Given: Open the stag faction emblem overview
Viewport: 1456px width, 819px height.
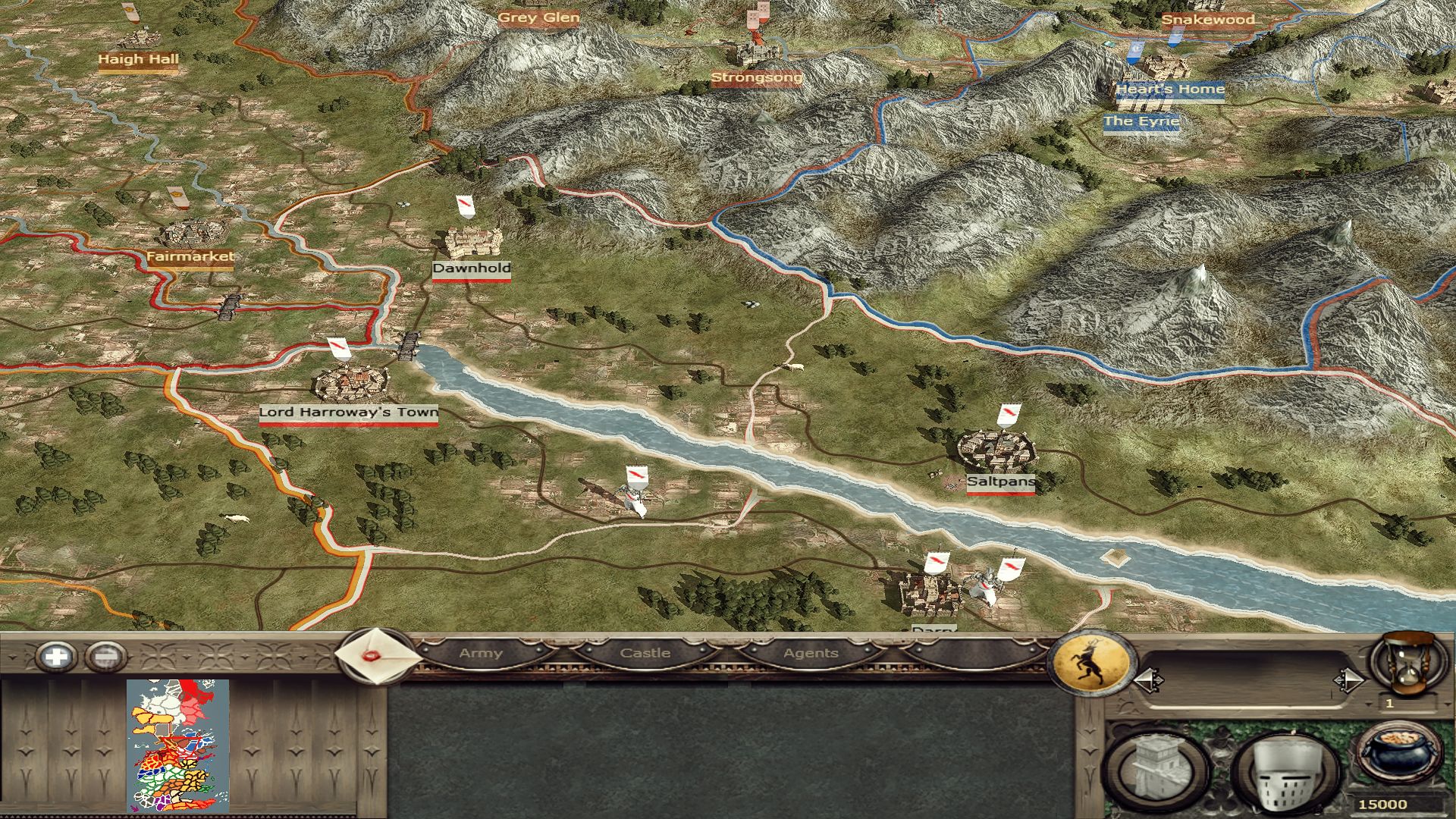Looking at the screenshot, I should (1090, 664).
